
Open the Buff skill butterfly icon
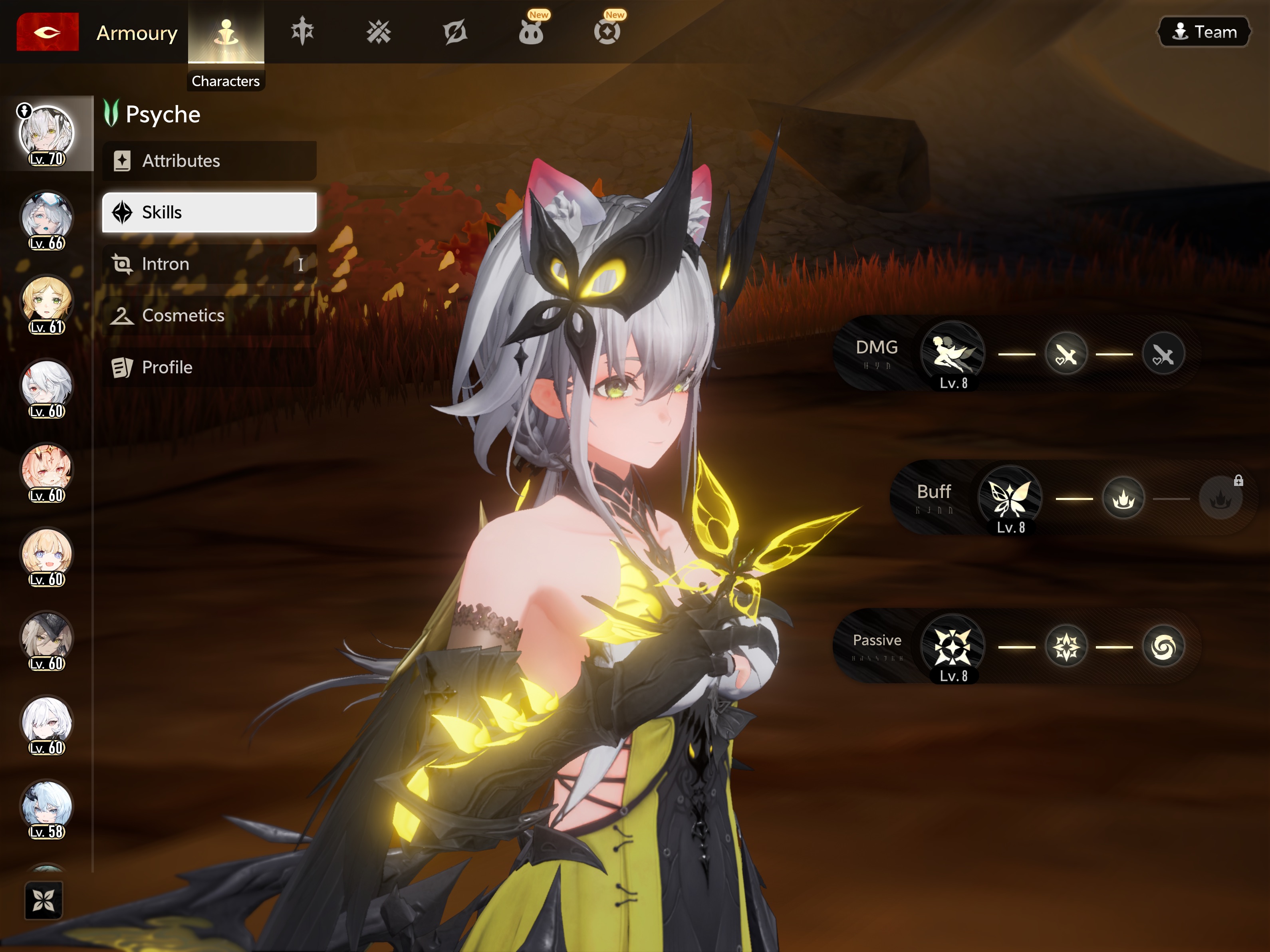pyautogui.click(x=1010, y=497)
